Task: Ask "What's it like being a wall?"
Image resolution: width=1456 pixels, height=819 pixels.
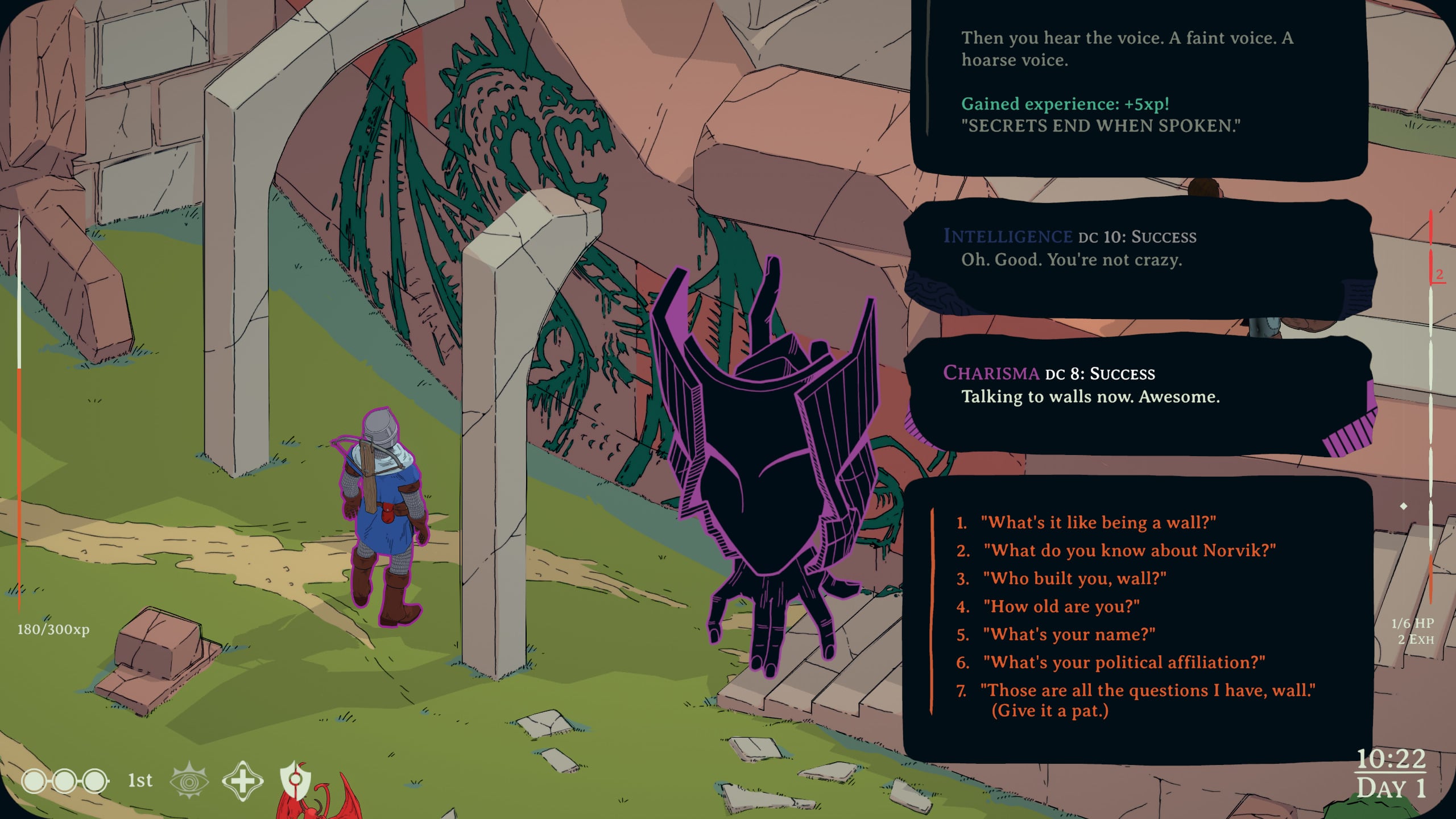Action: pyautogui.click(x=1098, y=523)
